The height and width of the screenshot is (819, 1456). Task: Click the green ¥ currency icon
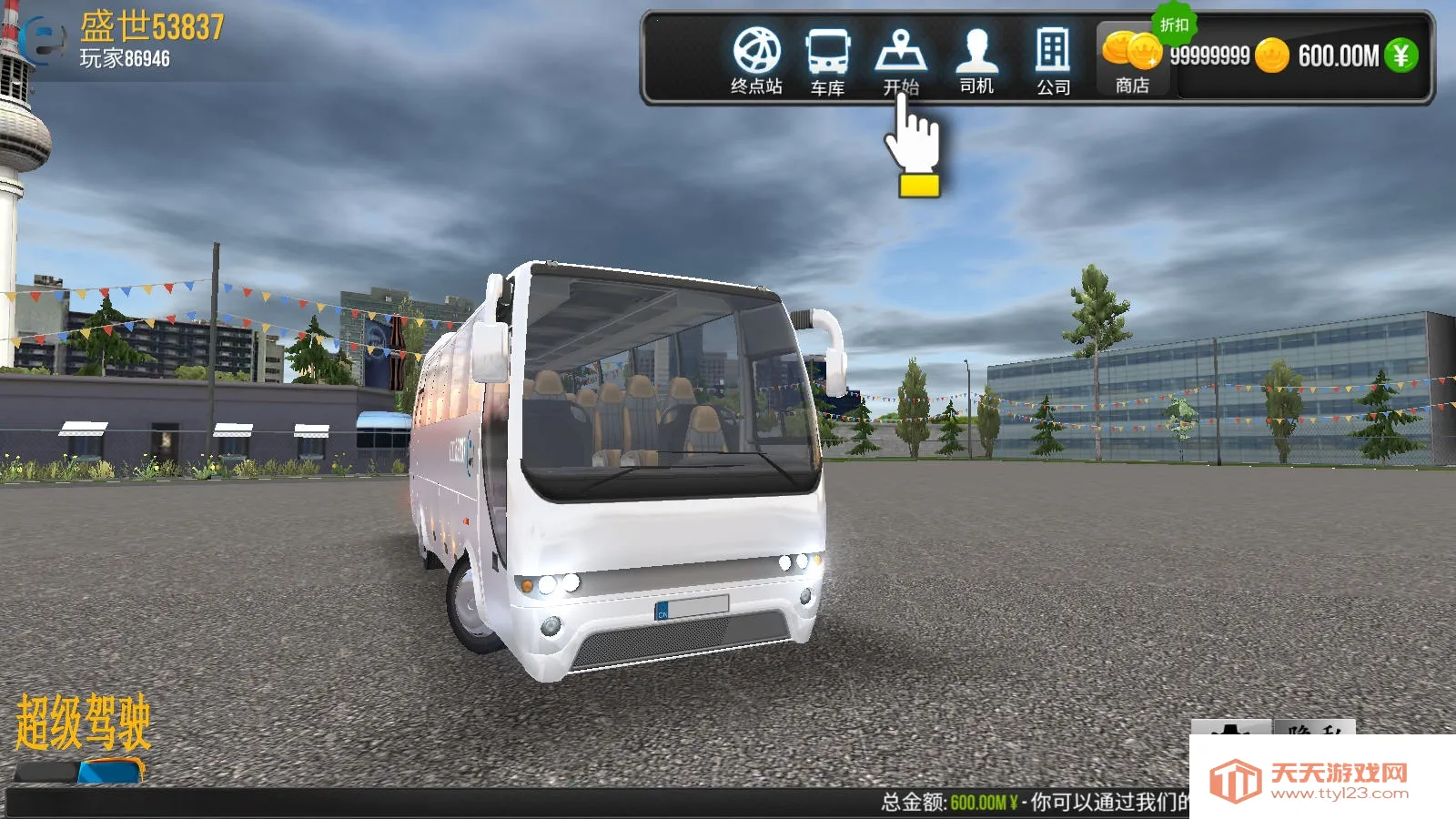coord(1400,55)
